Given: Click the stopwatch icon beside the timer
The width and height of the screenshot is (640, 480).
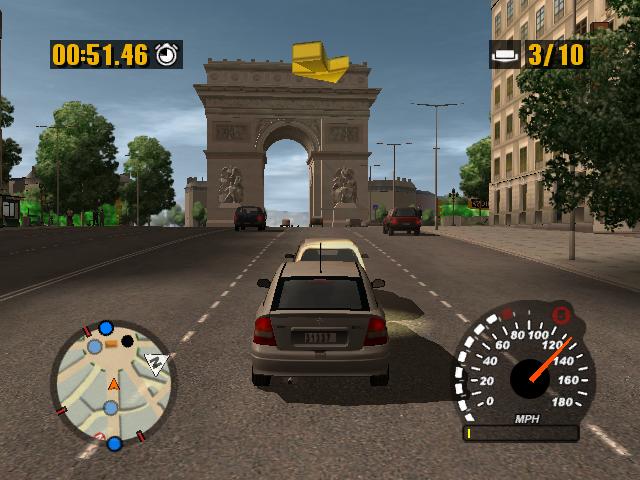Looking at the screenshot, I should [167, 54].
